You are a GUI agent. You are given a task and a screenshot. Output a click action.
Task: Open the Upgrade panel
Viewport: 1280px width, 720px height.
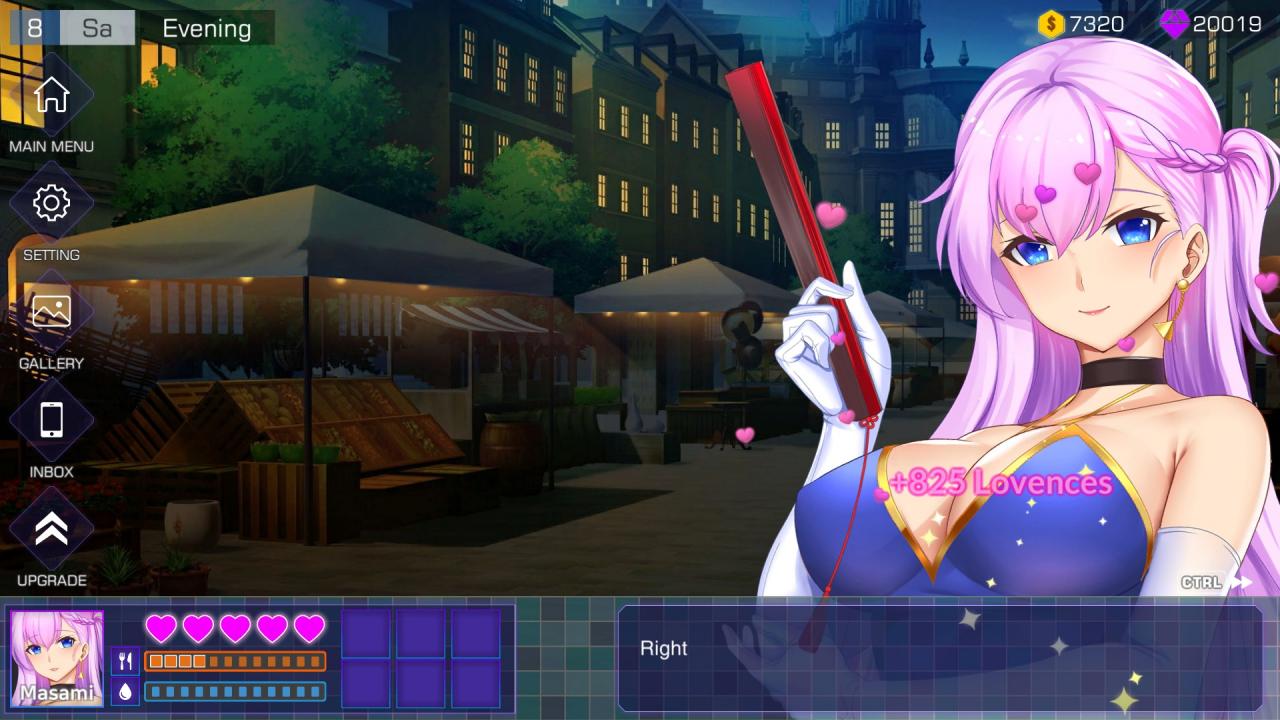[51, 530]
